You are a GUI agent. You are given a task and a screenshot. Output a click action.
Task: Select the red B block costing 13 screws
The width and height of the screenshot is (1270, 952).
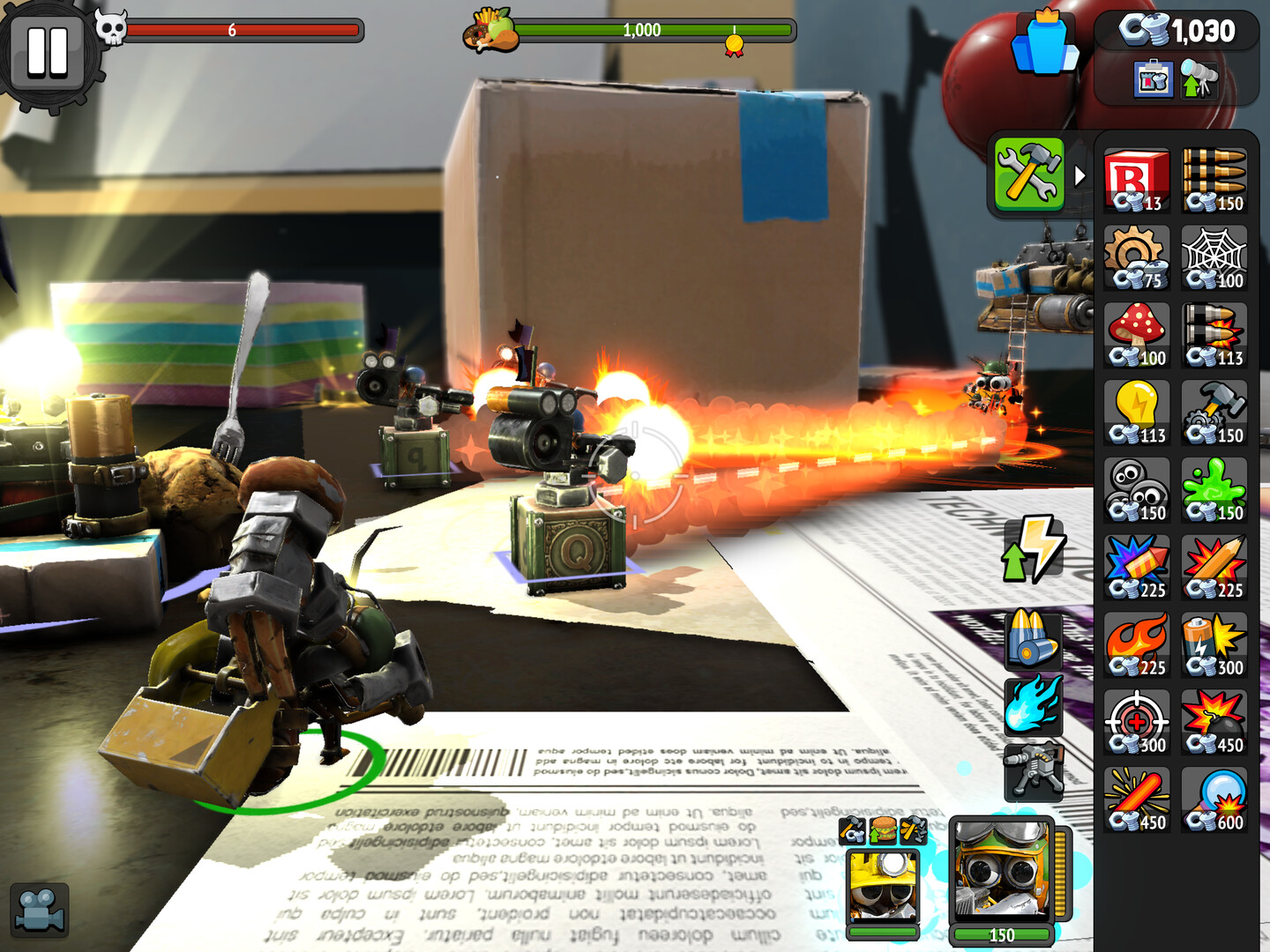[x=1135, y=178]
